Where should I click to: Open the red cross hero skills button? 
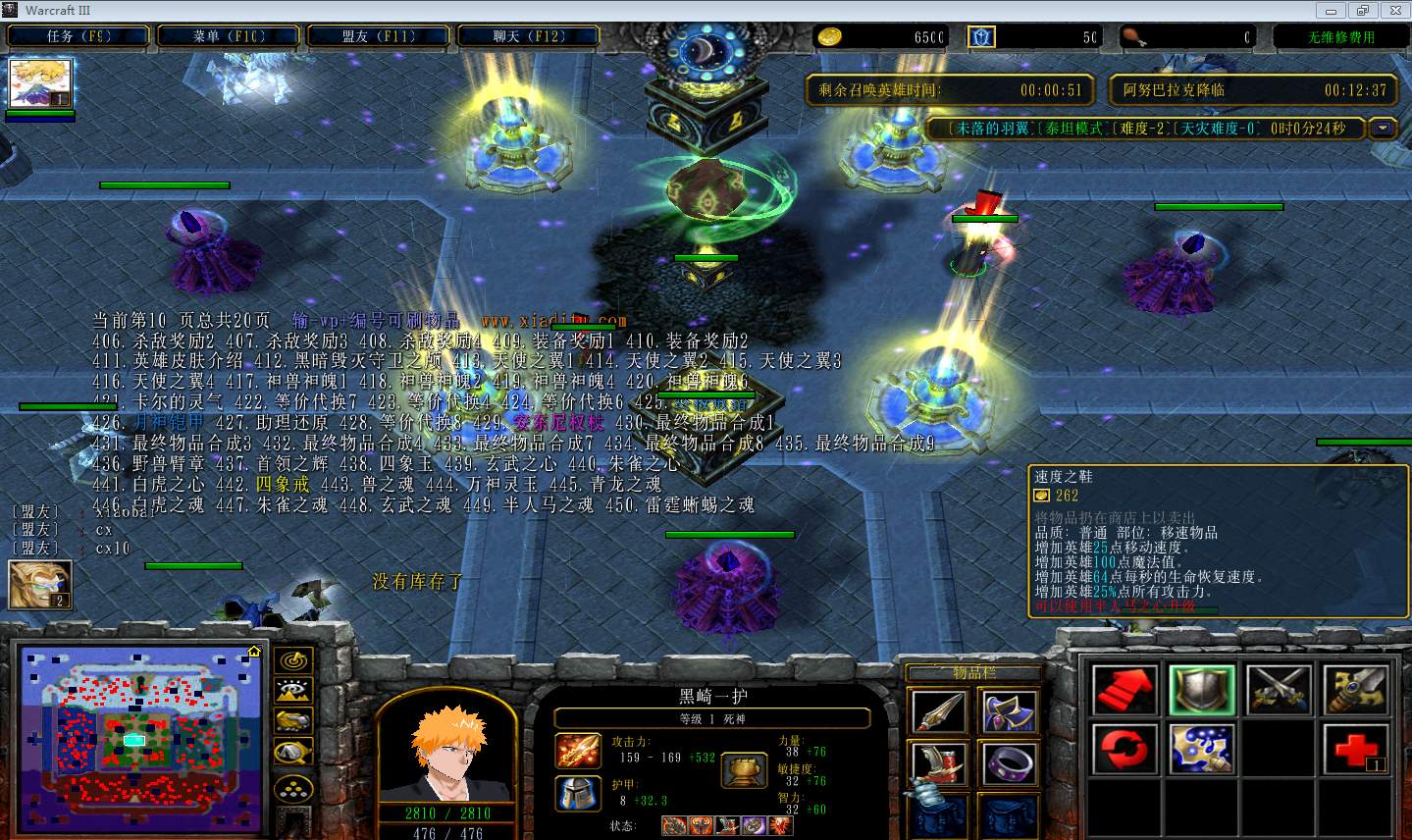click(x=1356, y=750)
